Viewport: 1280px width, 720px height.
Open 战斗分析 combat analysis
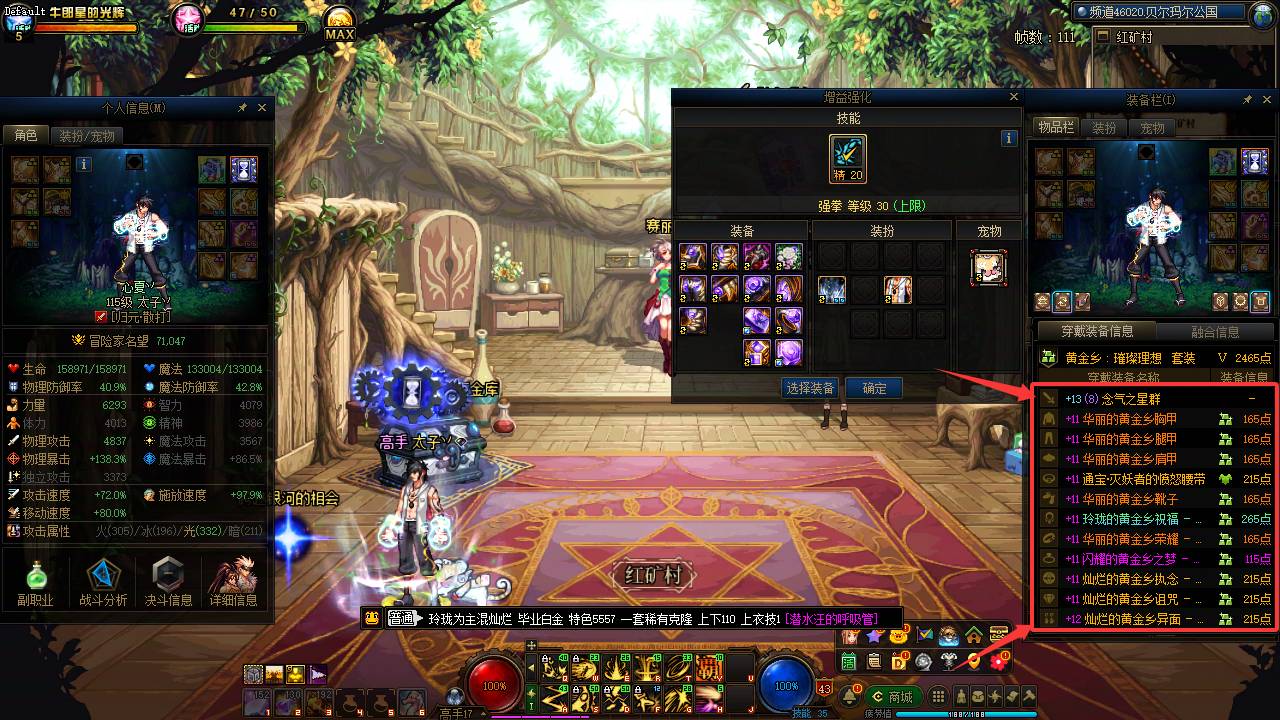click(103, 582)
